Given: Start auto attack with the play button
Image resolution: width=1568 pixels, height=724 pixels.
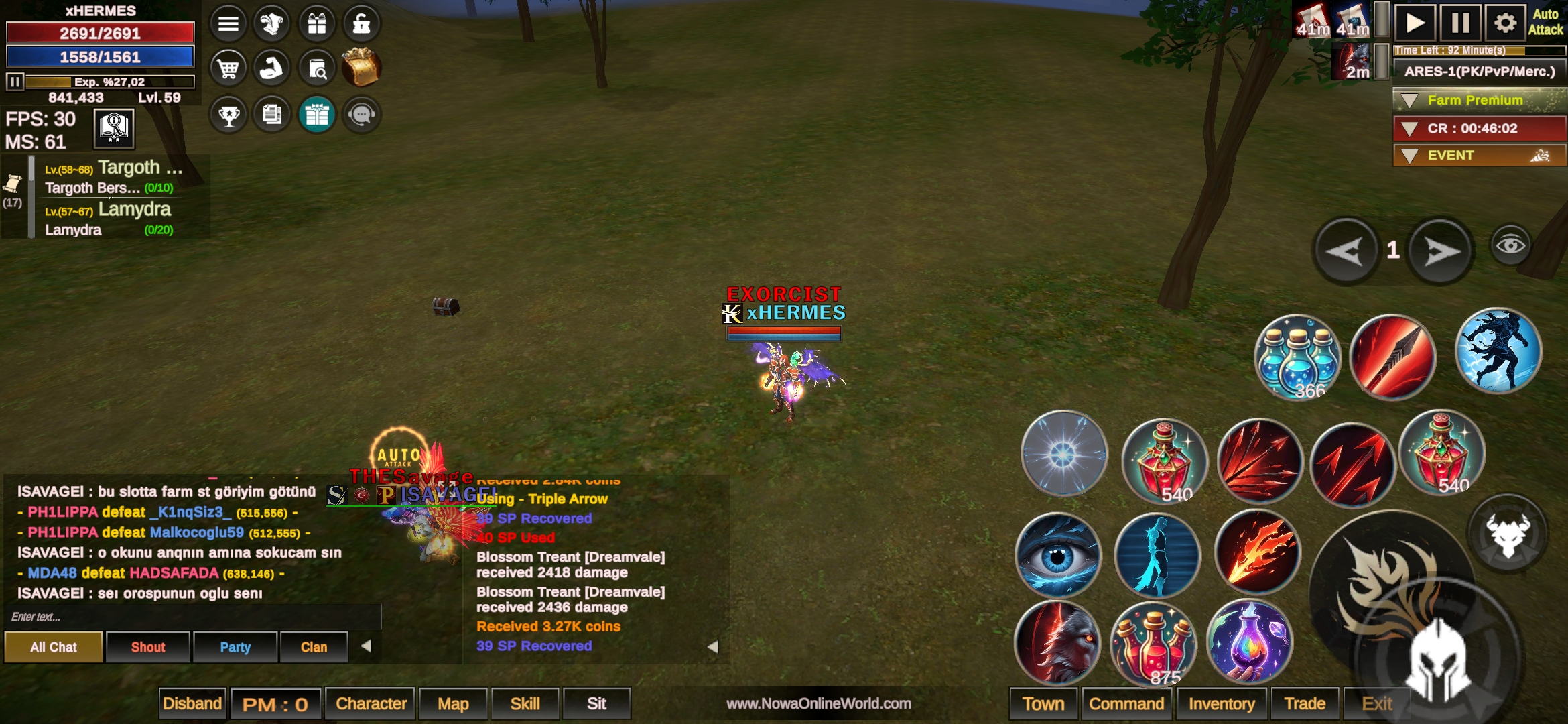Looking at the screenshot, I should [x=1415, y=24].
